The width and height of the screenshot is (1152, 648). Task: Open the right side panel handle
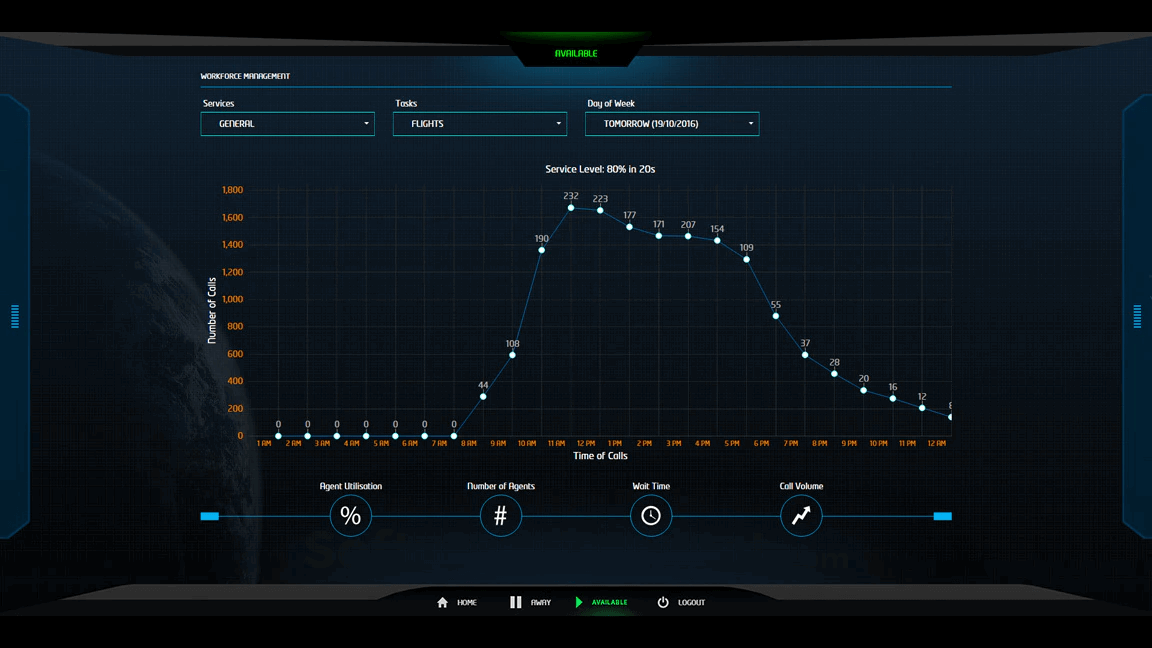1137,317
